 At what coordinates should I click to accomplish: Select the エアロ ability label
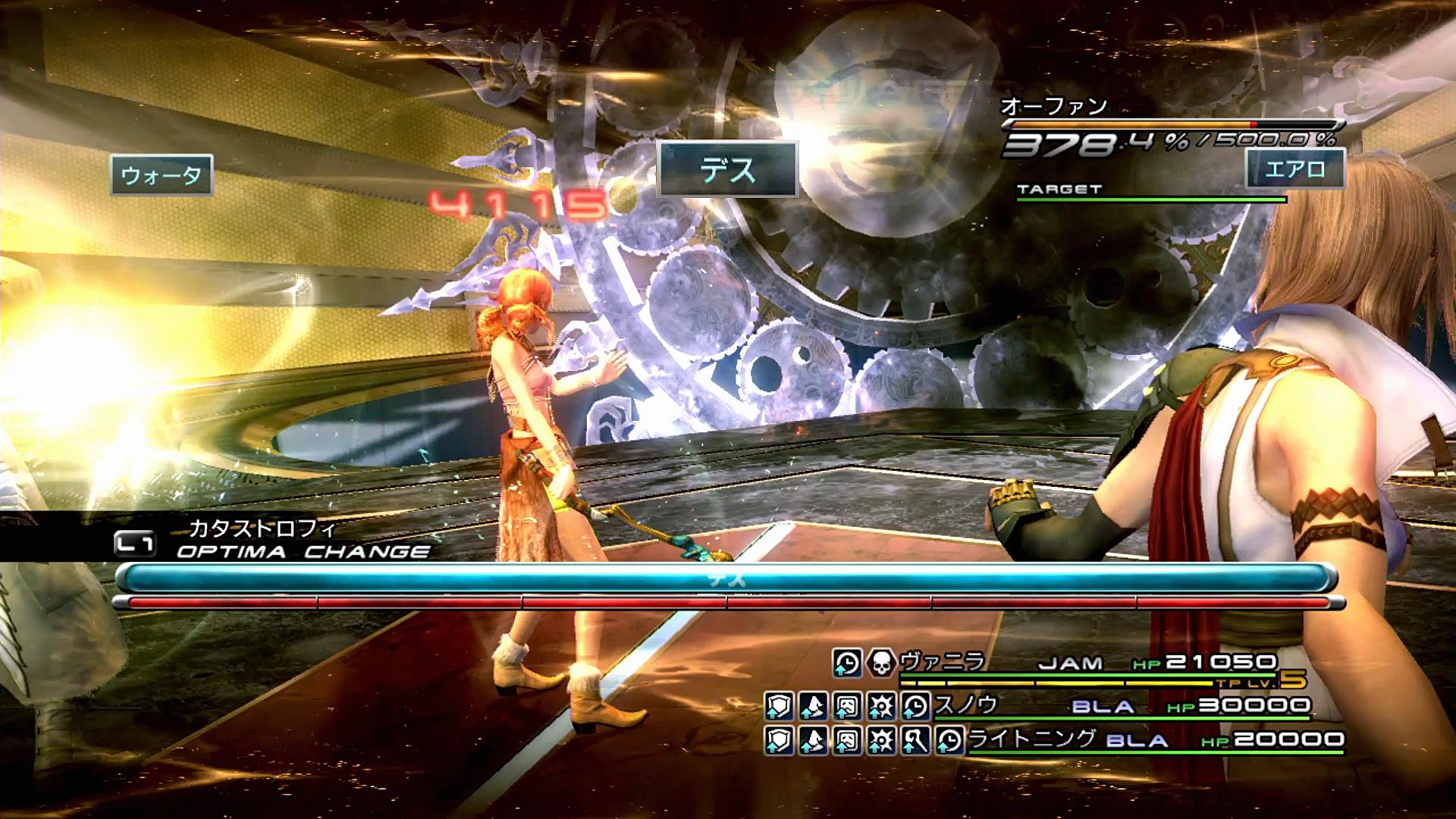[1294, 168]
